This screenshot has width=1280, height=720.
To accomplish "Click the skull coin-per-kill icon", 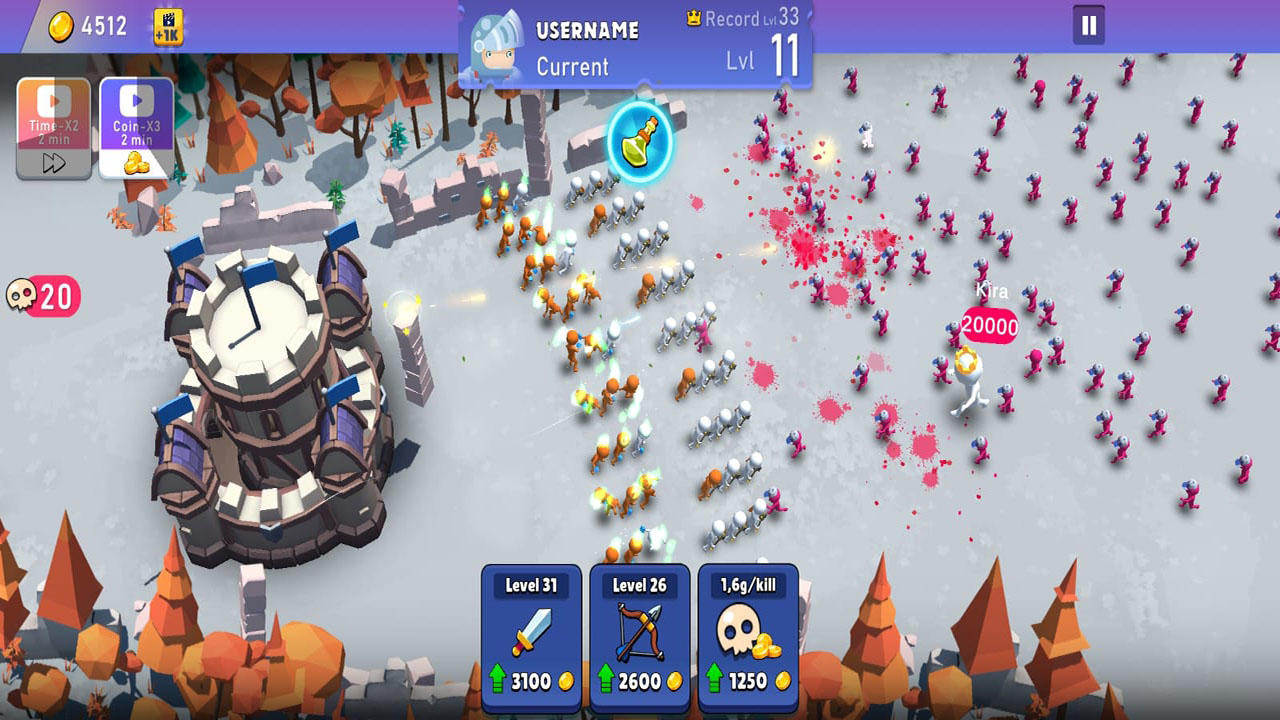I will pos(740,630).
